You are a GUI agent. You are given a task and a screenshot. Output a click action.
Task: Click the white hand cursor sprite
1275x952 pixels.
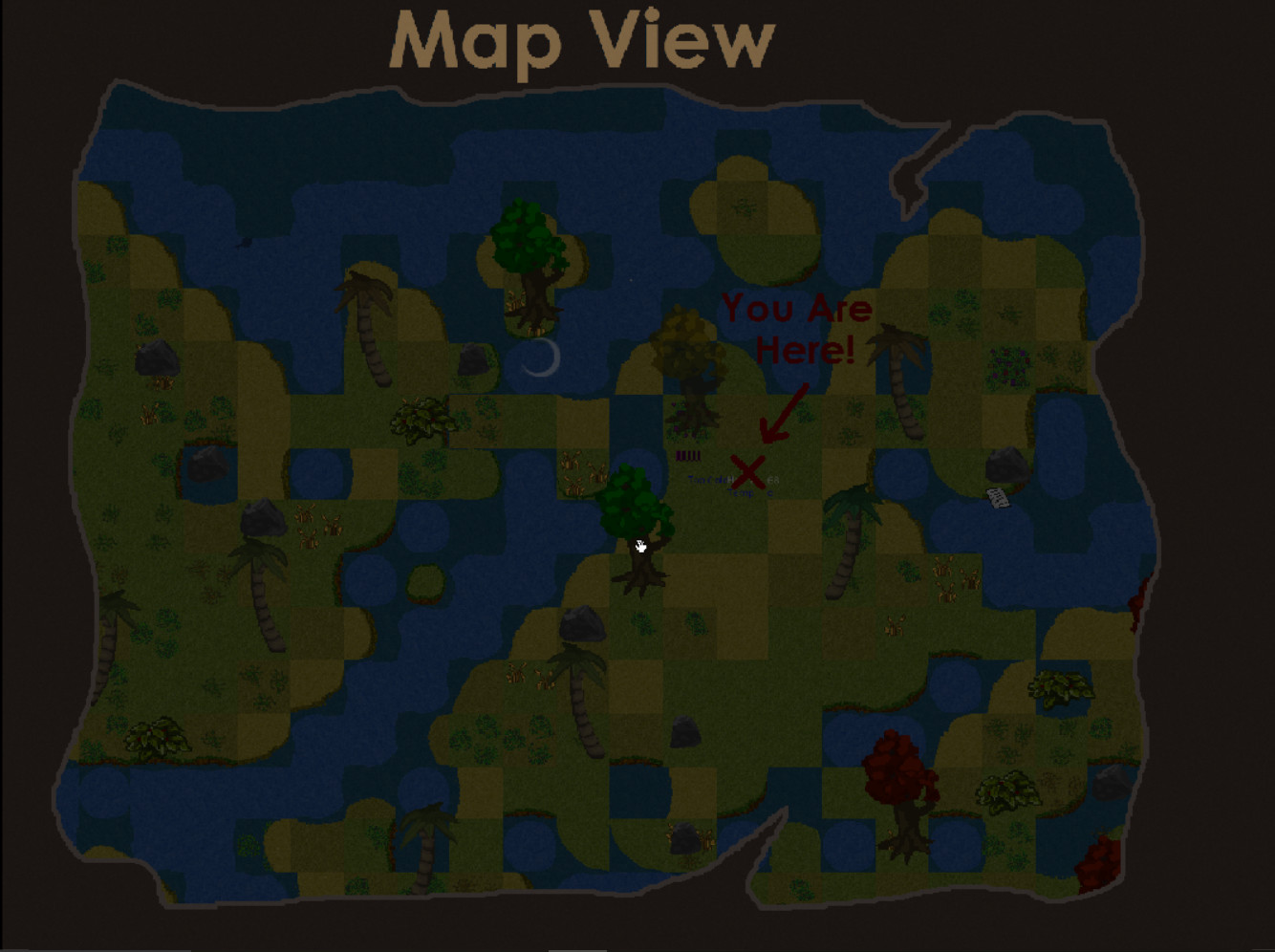[x=639, y=546]
